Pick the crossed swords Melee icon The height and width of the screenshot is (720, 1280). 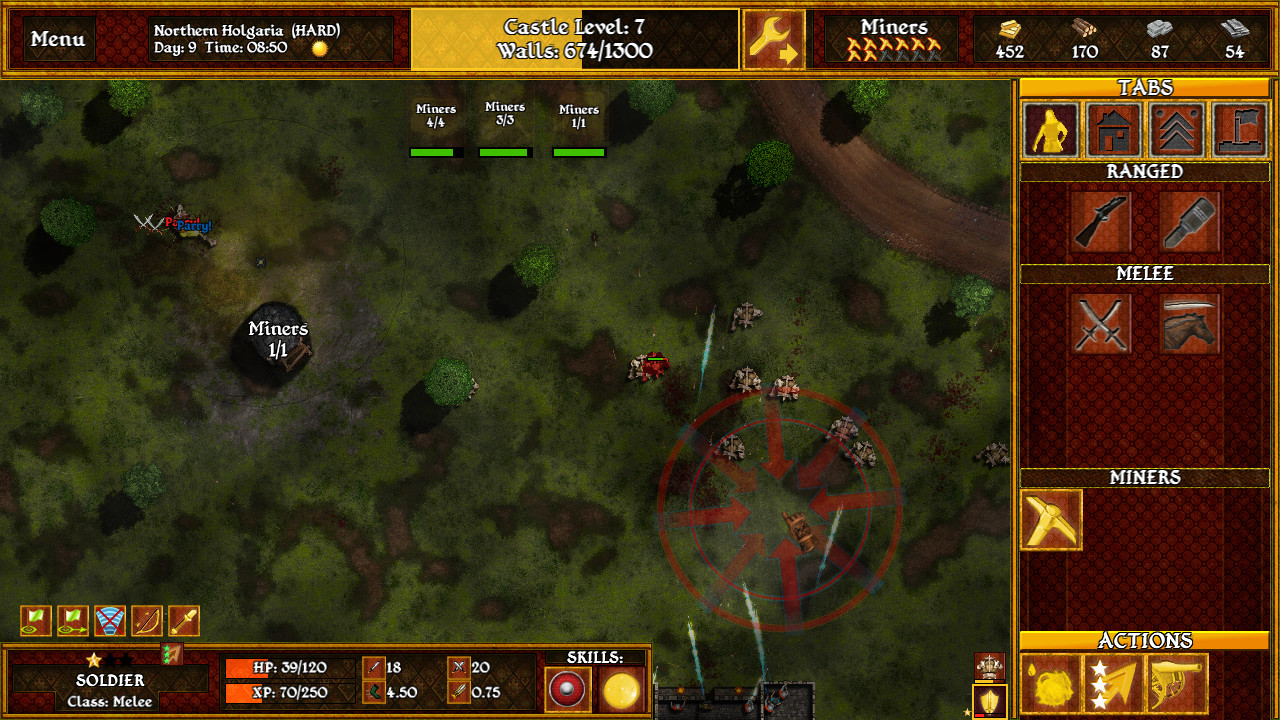1101,323
